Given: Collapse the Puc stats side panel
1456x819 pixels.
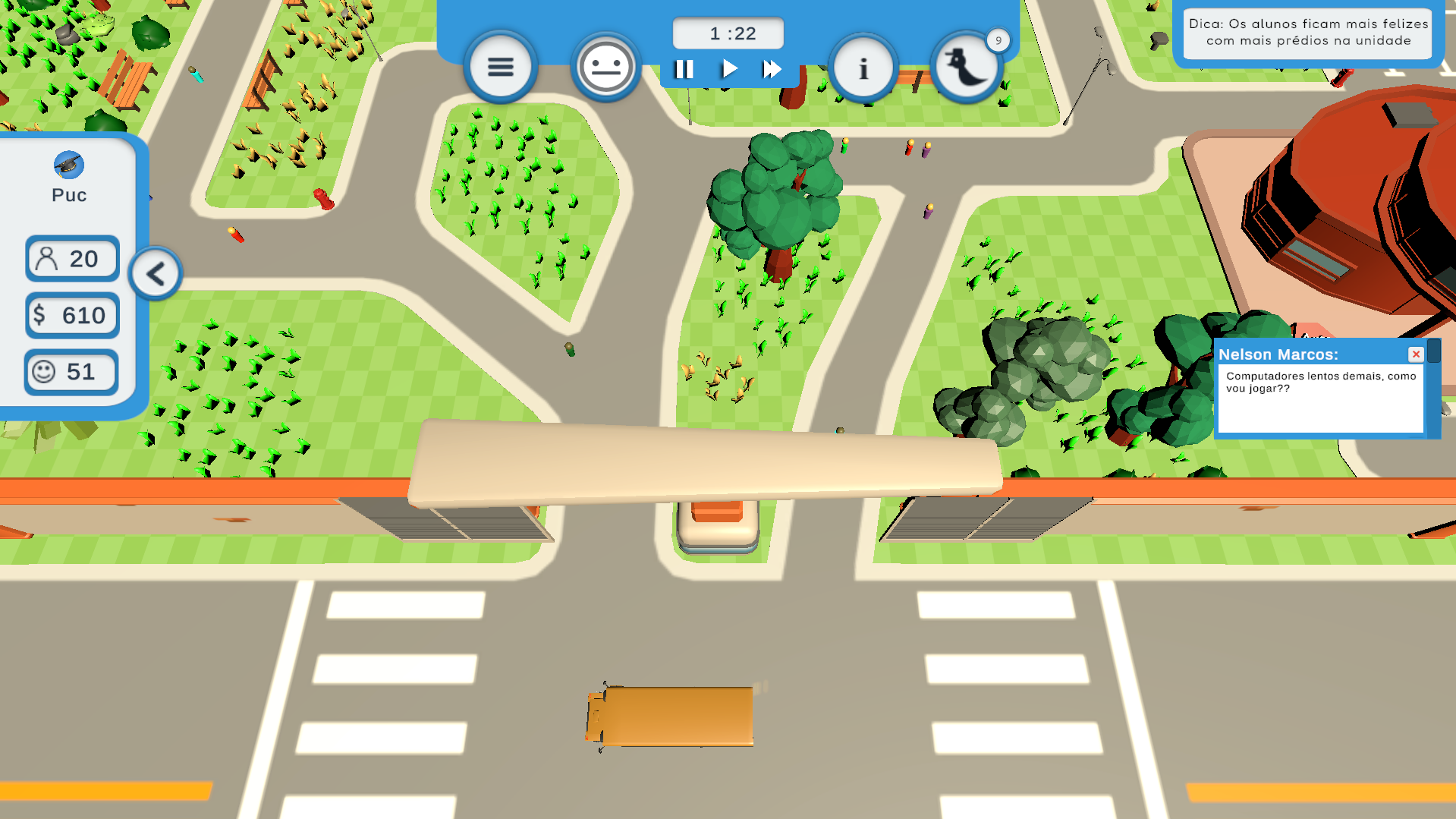Looking at the screenshot, I should point(156,273).
